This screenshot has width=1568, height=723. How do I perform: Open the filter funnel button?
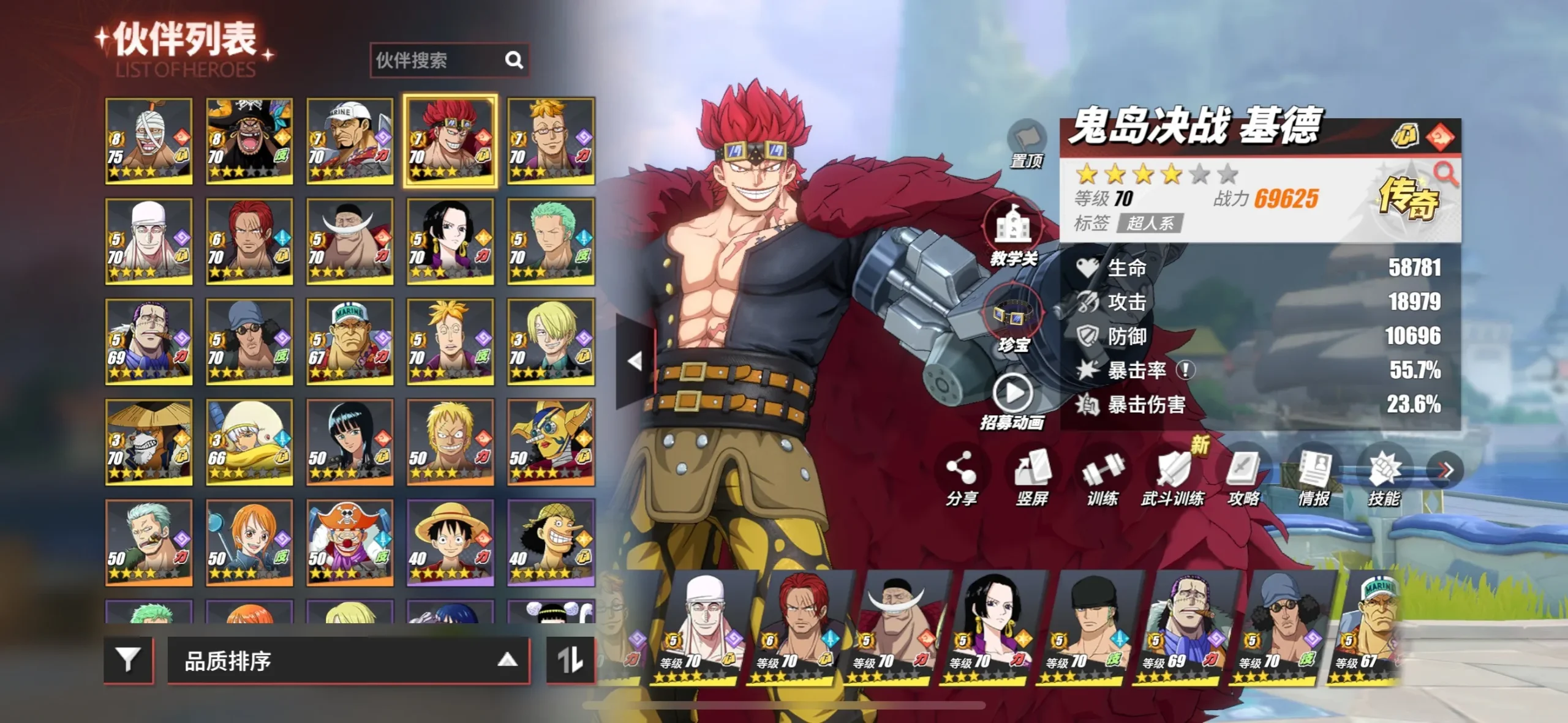pyautogui.click(x=128, y=660)
